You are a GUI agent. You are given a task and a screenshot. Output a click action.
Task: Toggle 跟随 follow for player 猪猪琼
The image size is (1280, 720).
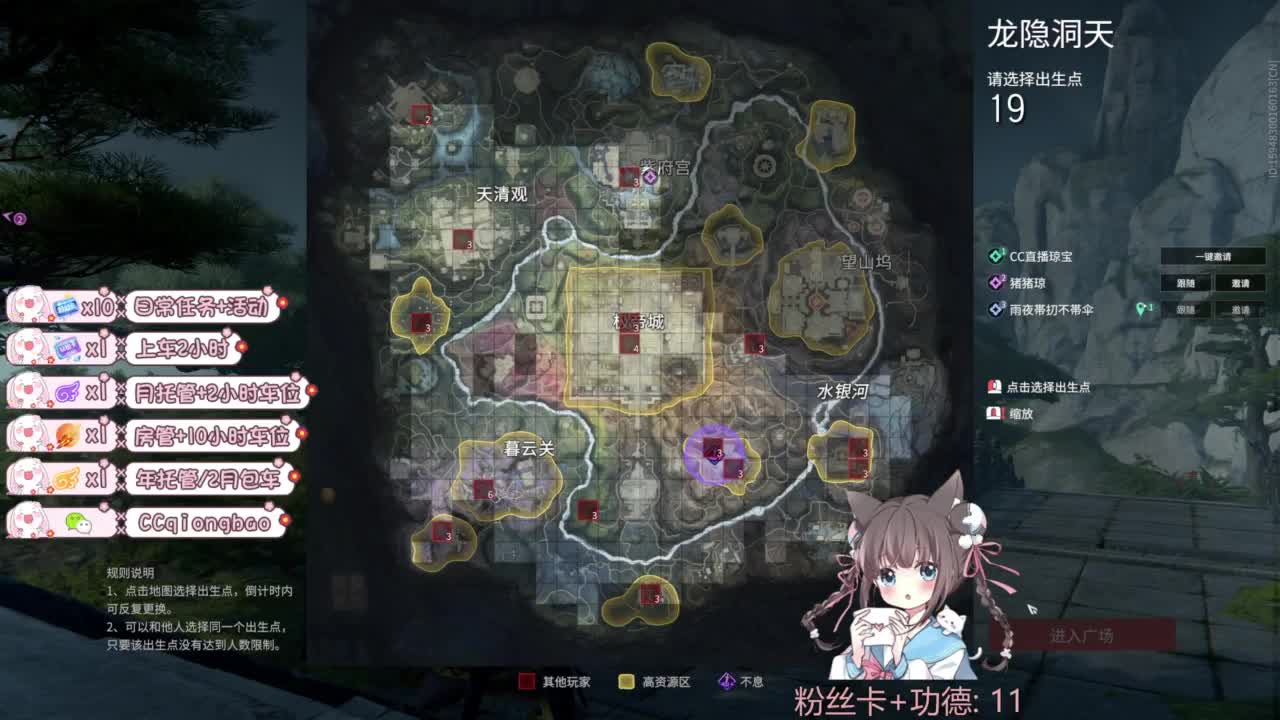(x=1185, y=283)
